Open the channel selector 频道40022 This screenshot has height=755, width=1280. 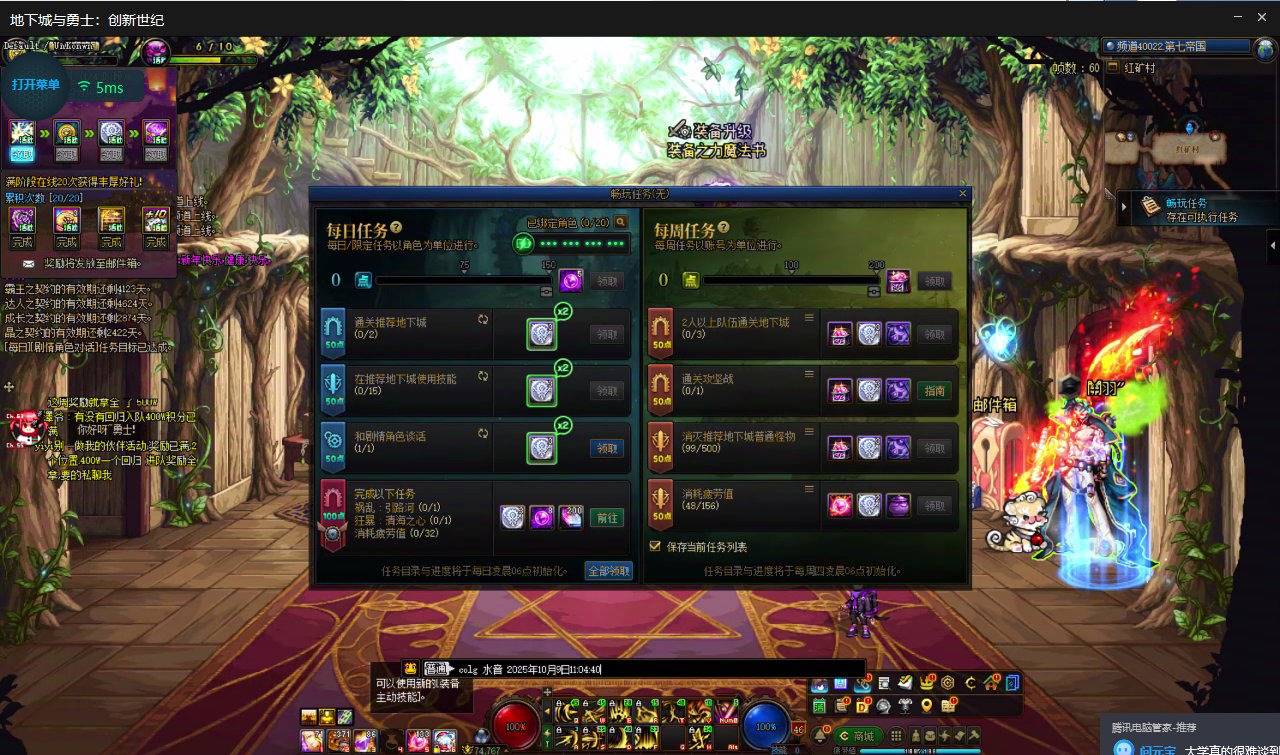[x=1176, y=47]
